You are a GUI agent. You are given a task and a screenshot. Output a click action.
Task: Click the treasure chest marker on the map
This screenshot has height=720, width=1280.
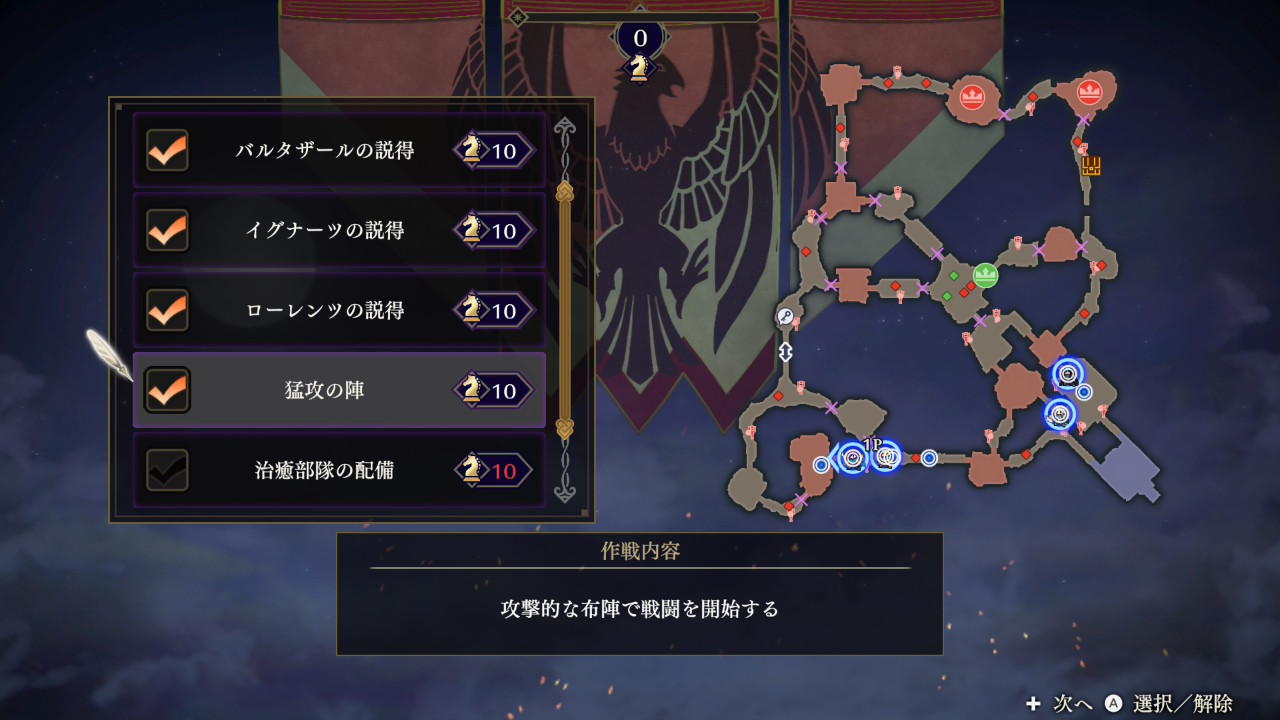1090,166
